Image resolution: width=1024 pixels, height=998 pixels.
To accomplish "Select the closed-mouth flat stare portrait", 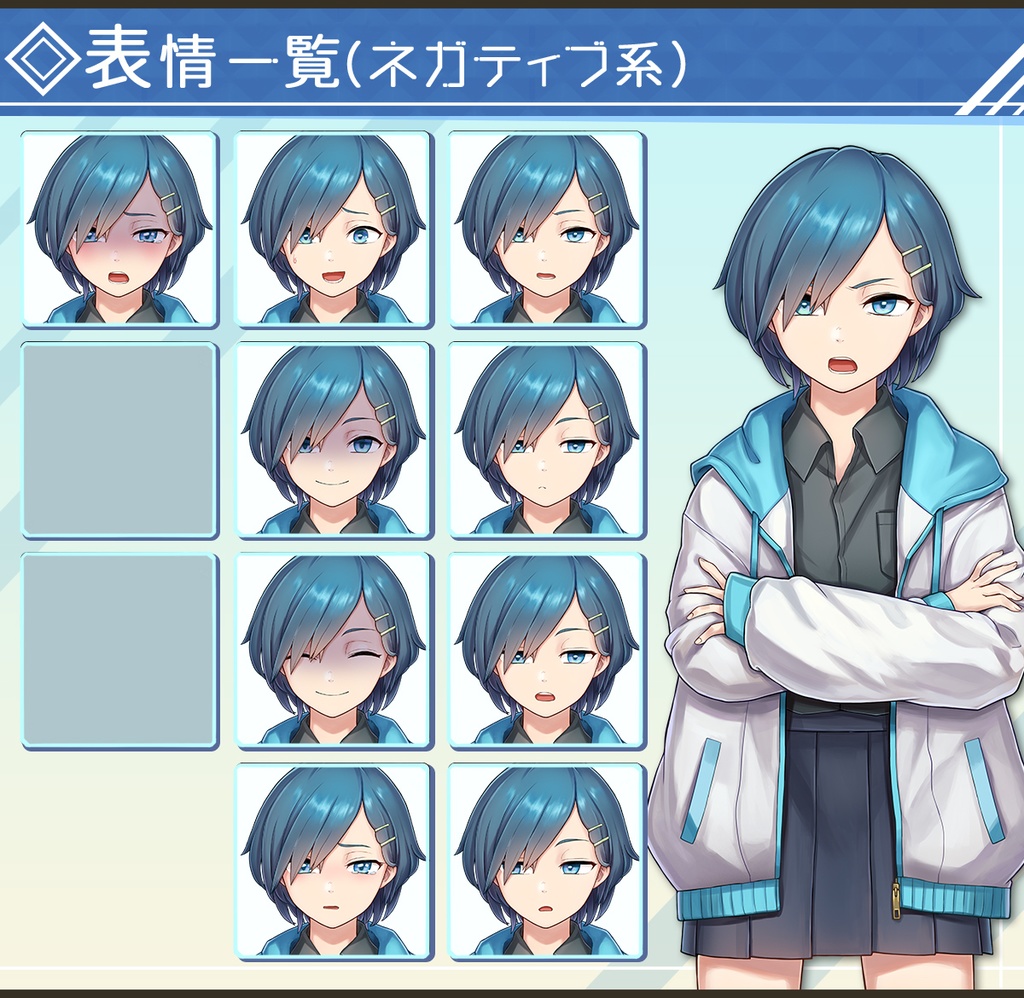I will 547,440.
